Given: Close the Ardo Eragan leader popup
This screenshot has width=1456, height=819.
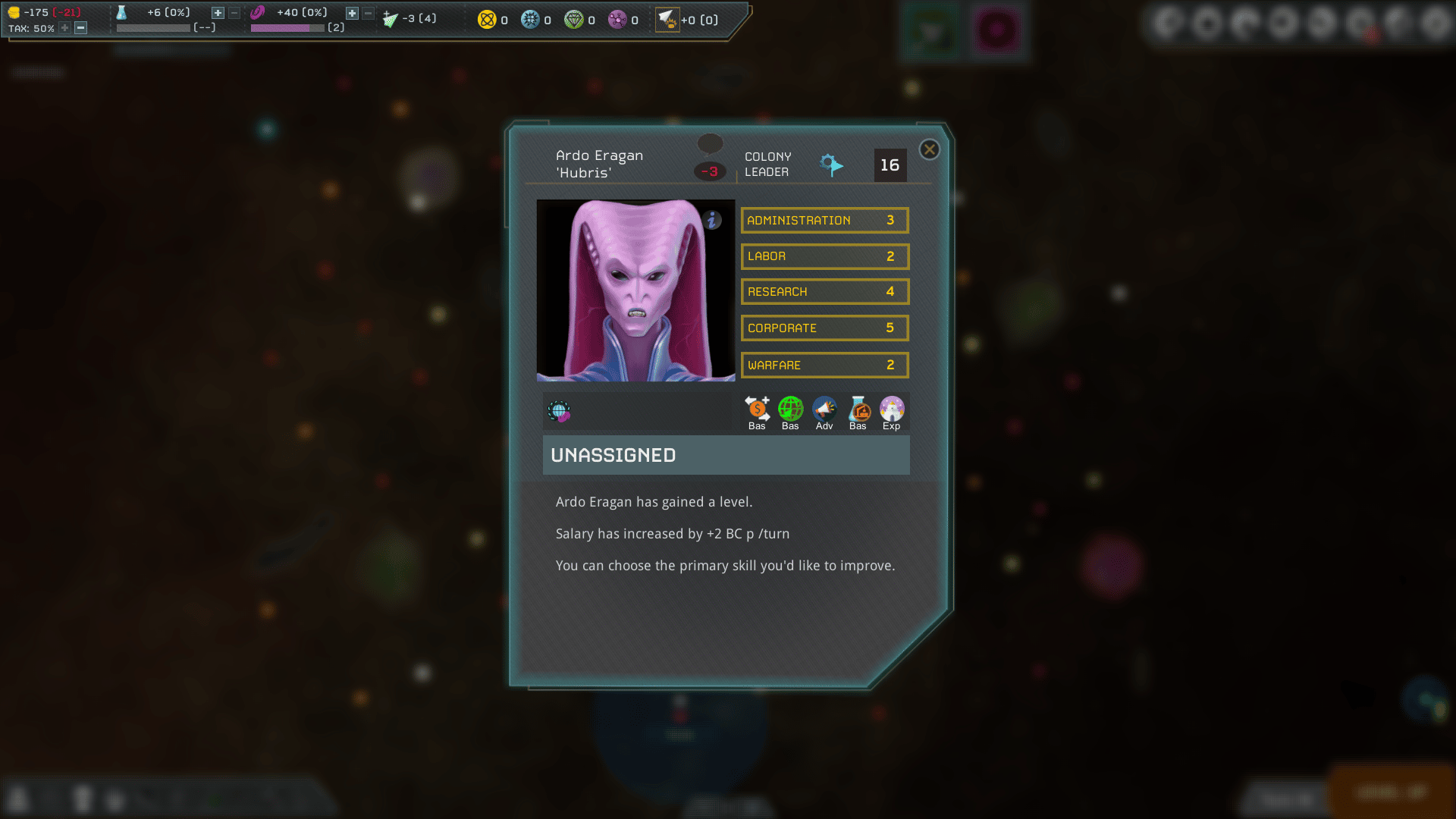Looking at the screenshot, I should tap(929, 149).
